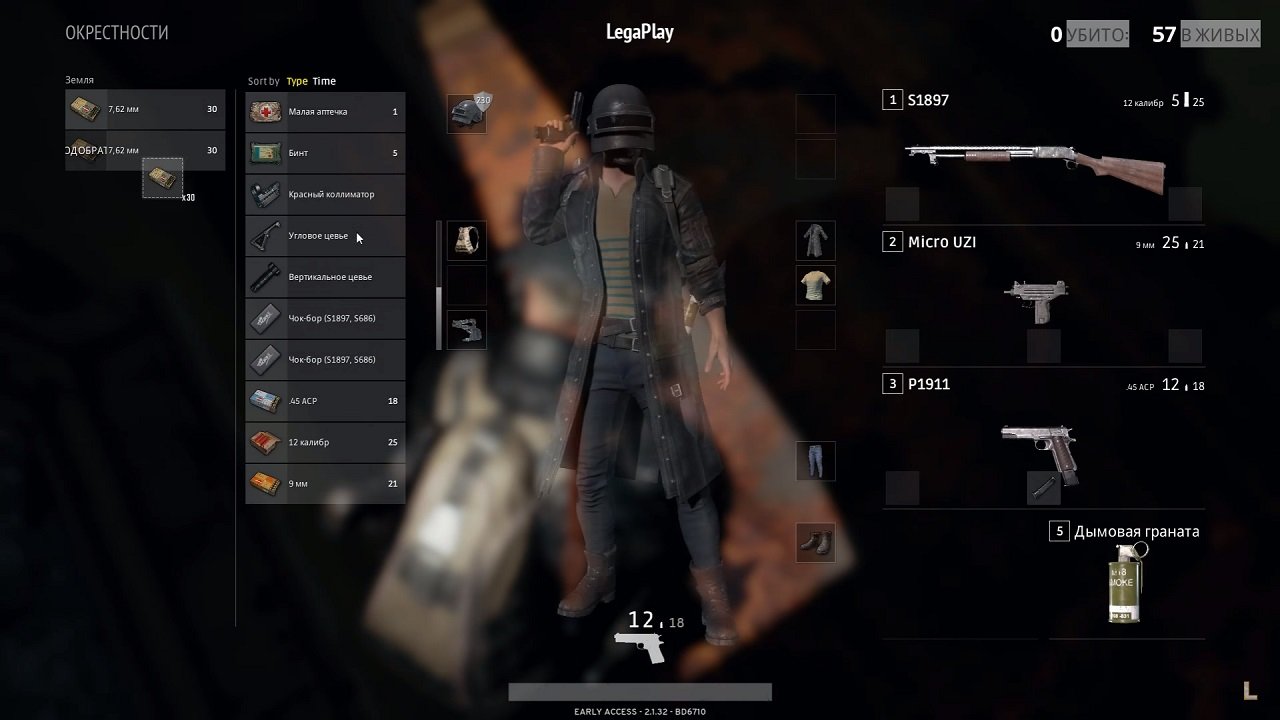Pick up the .45 ACP ammo icon

(x=264, y=400)
